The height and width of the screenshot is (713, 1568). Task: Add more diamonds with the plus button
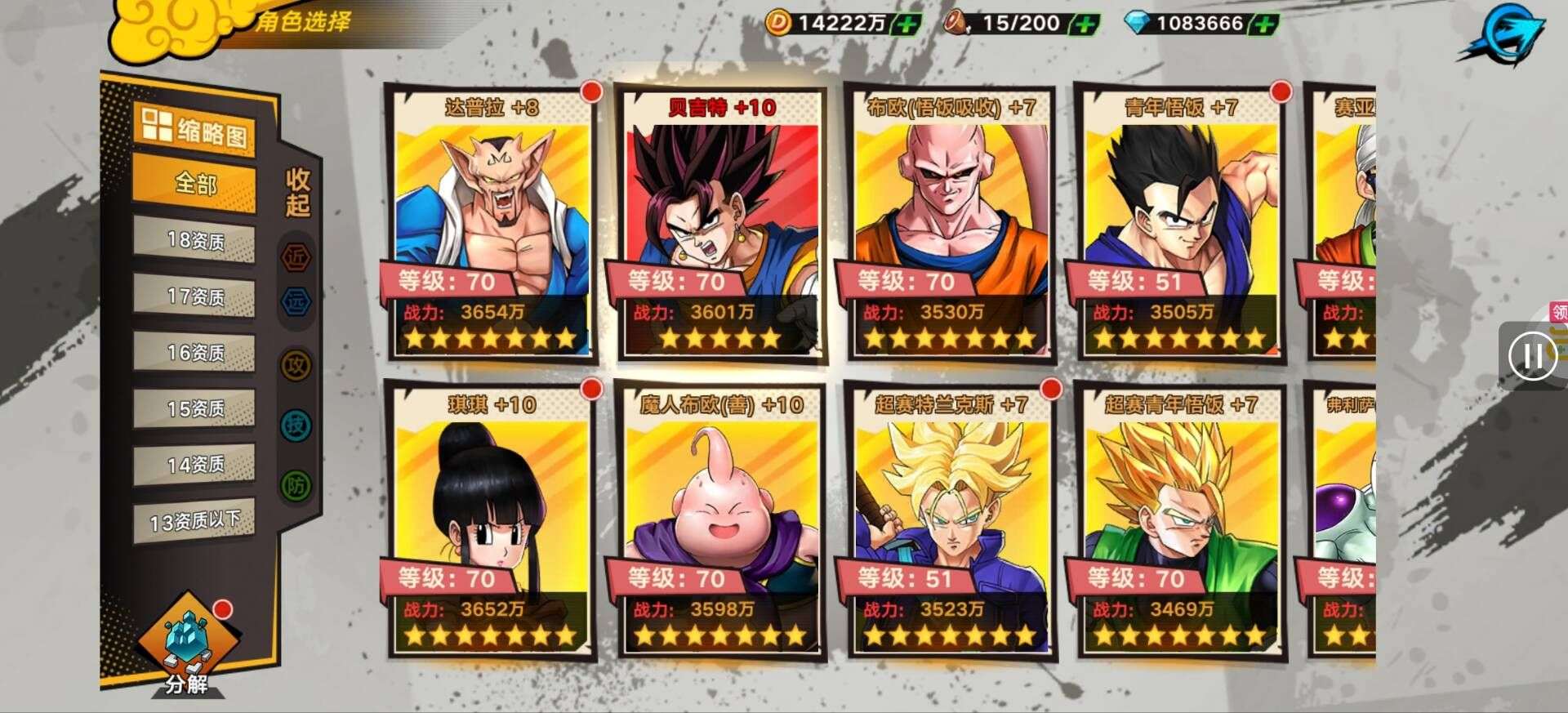[x=1263, y=25]
